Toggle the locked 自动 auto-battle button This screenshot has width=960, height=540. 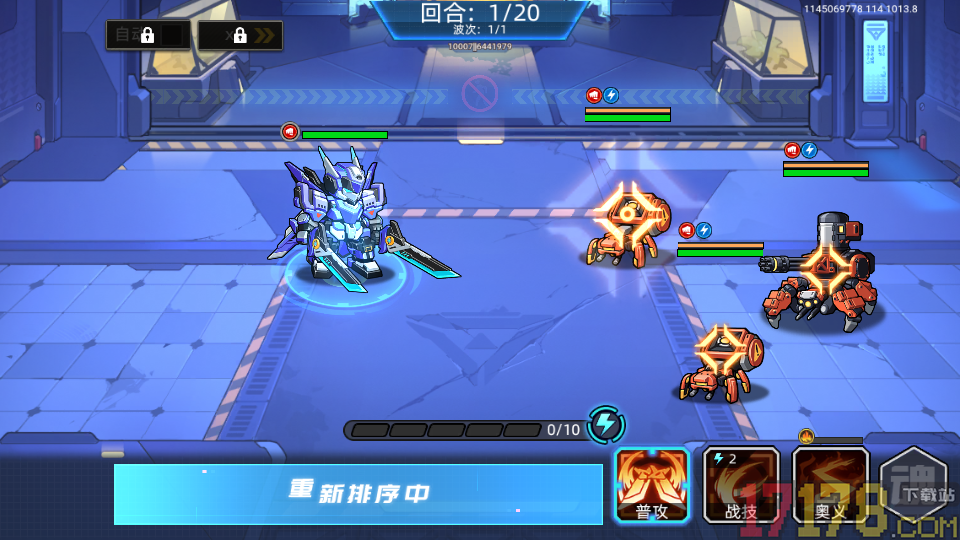tap(148, 35)
